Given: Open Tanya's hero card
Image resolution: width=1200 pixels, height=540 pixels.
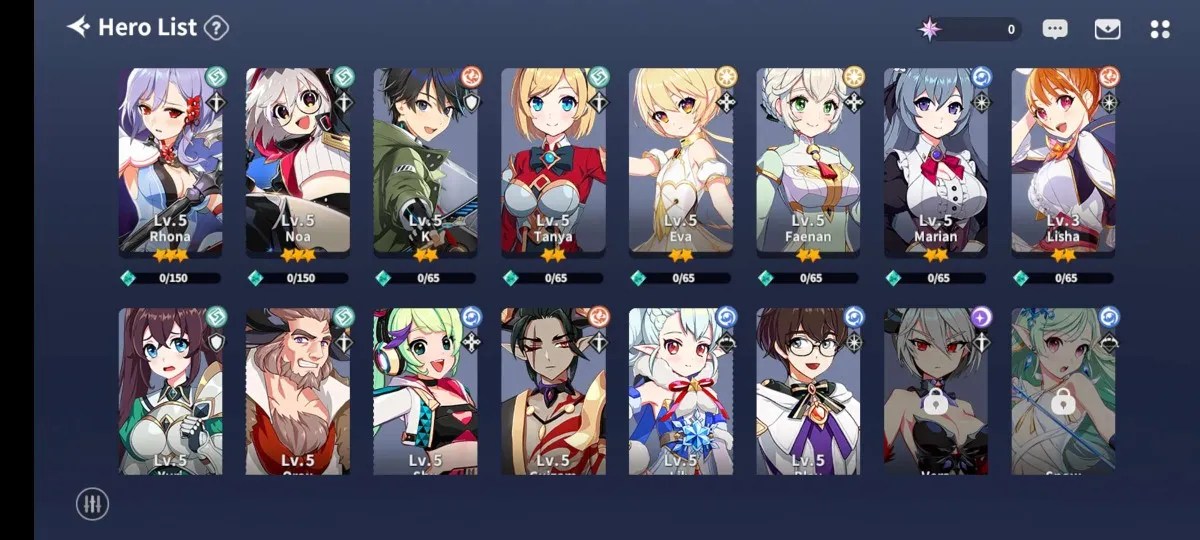Looking at the screenshot, I should pyautogui.click(x=553, y=160).
